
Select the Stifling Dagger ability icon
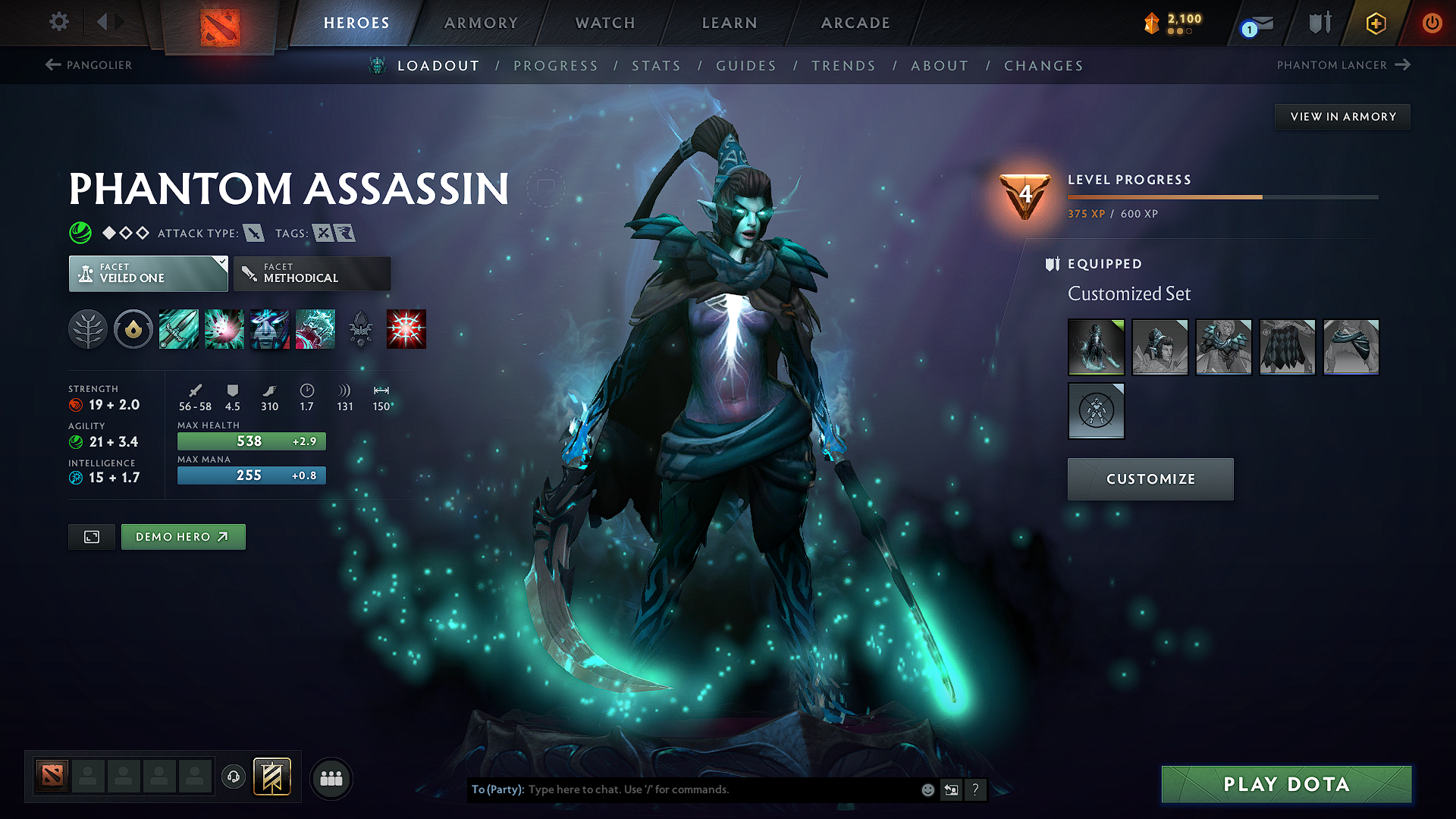(179, 328)
